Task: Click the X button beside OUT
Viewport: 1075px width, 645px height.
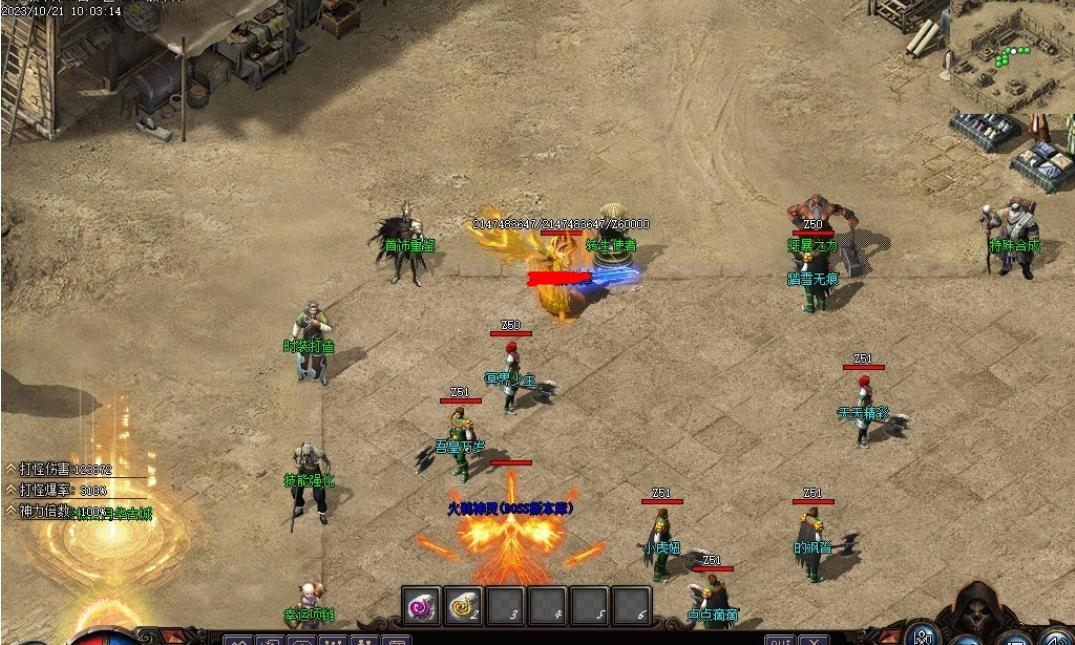Action: click(814, 640)
